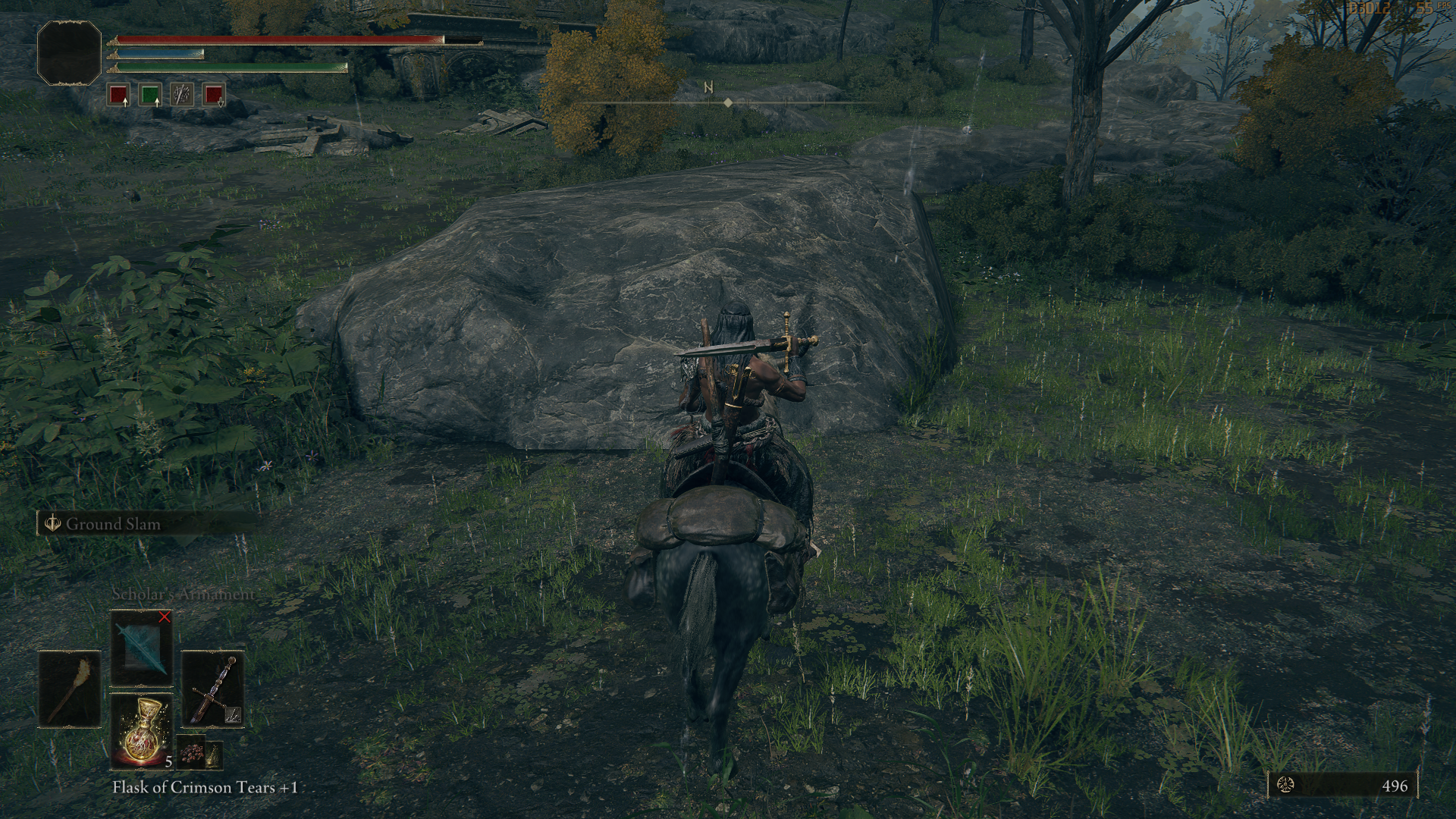The image size is (1456, 819).
Task: Click the N marker on the compass
Action: (x=708, y=87)
